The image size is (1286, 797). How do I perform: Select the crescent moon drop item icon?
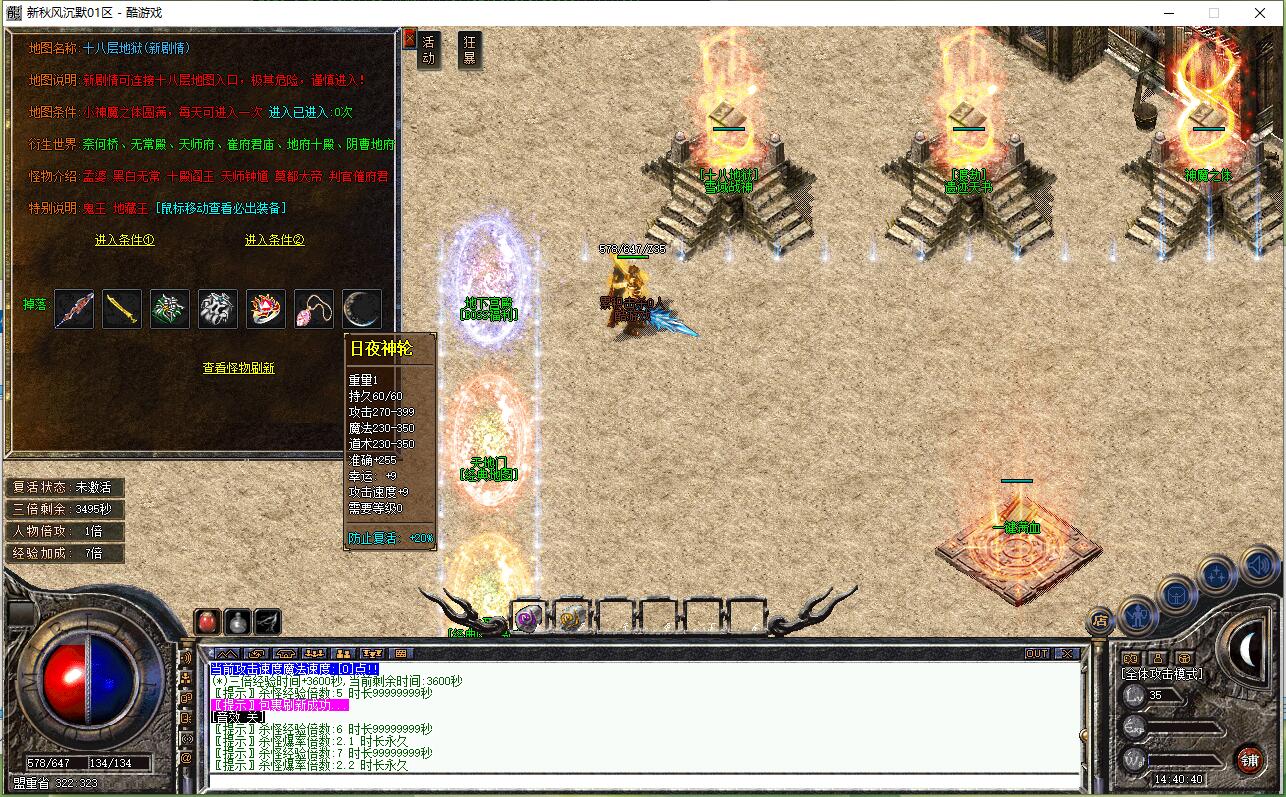click(362, 309)
